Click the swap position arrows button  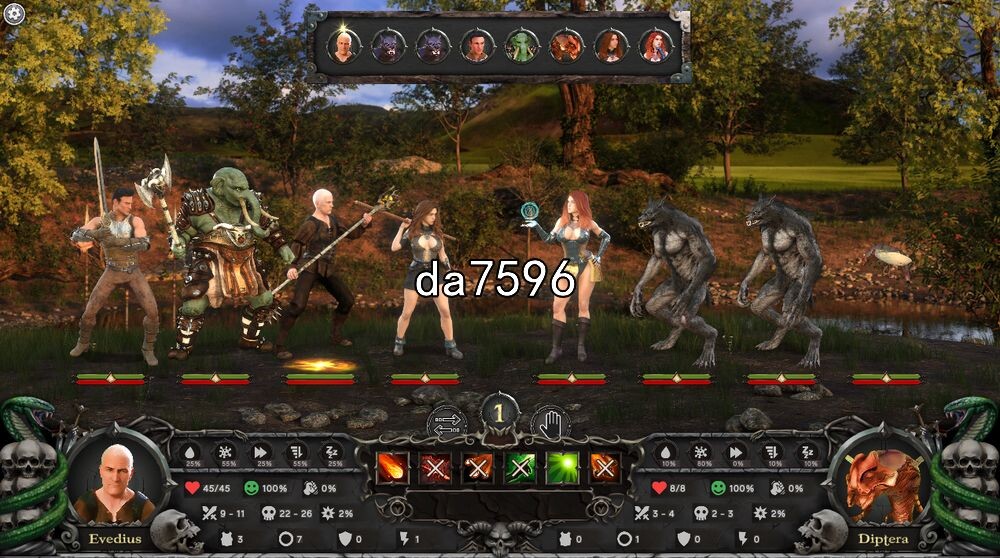click(x=447, y=424)
